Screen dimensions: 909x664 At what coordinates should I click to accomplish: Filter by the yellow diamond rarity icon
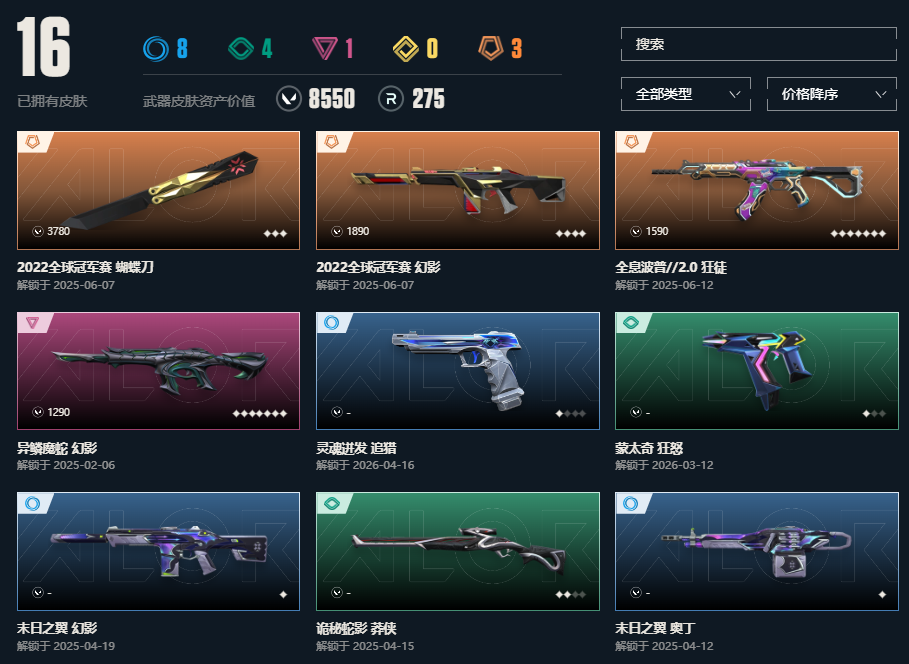coord(405,48)
